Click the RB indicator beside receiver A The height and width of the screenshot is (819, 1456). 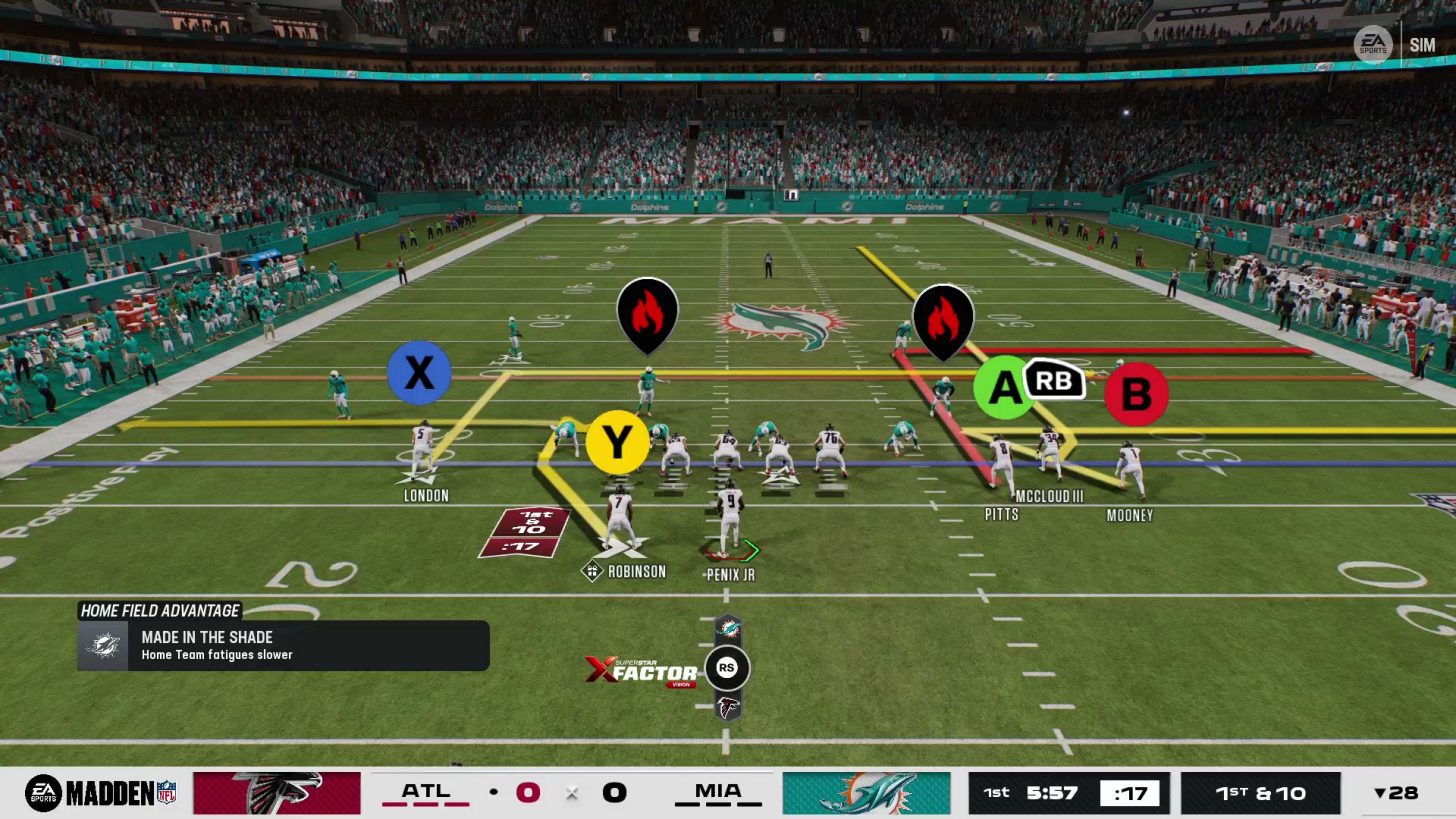[1053, 380]
